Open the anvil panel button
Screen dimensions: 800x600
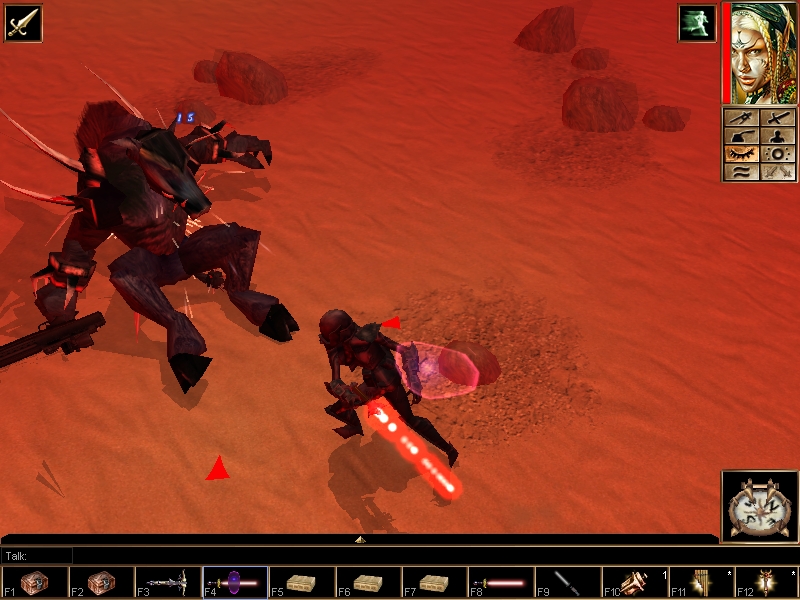(741, 136)
